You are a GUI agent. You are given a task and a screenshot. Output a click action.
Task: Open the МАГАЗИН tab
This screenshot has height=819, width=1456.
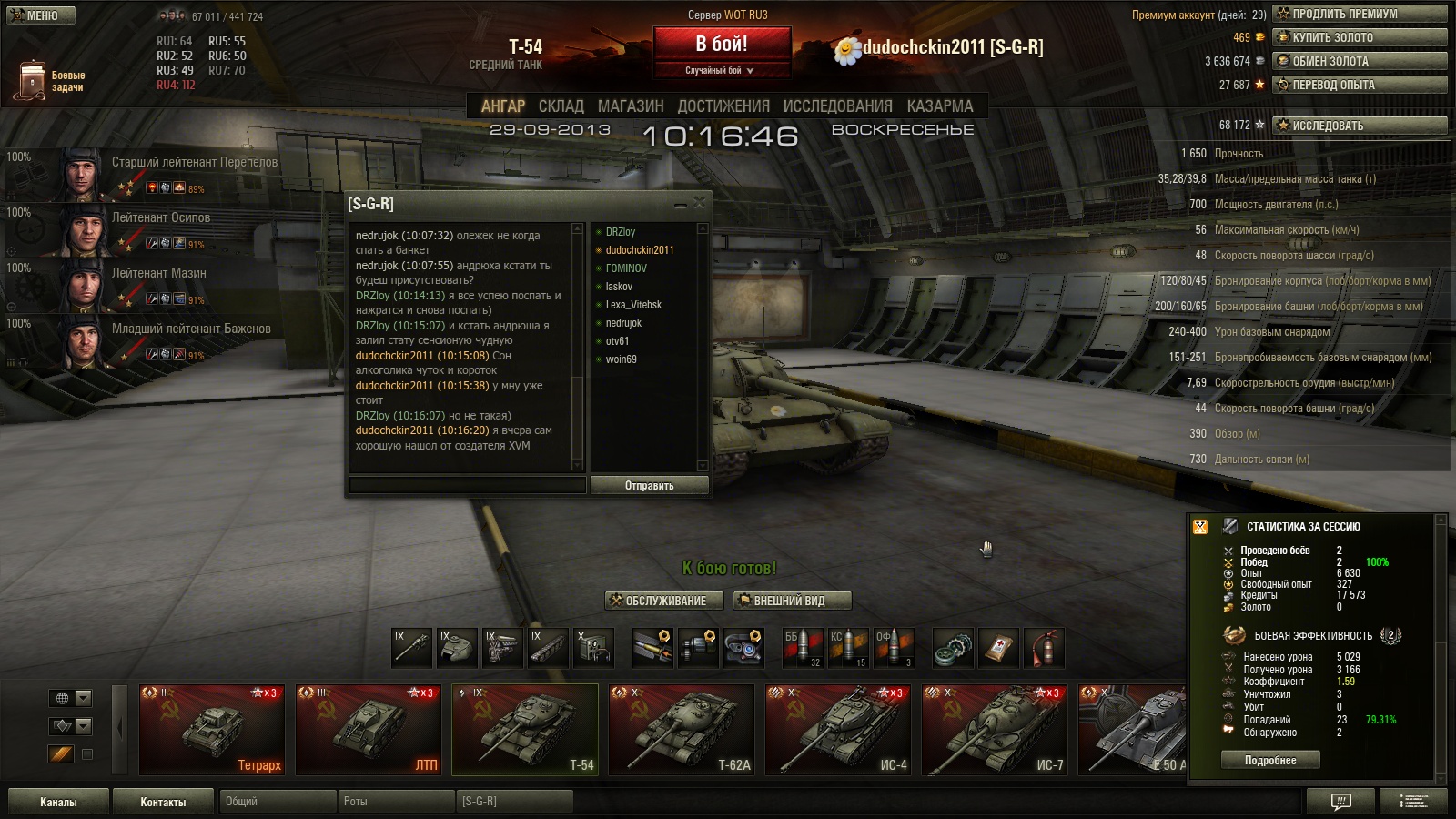[631, 106]
